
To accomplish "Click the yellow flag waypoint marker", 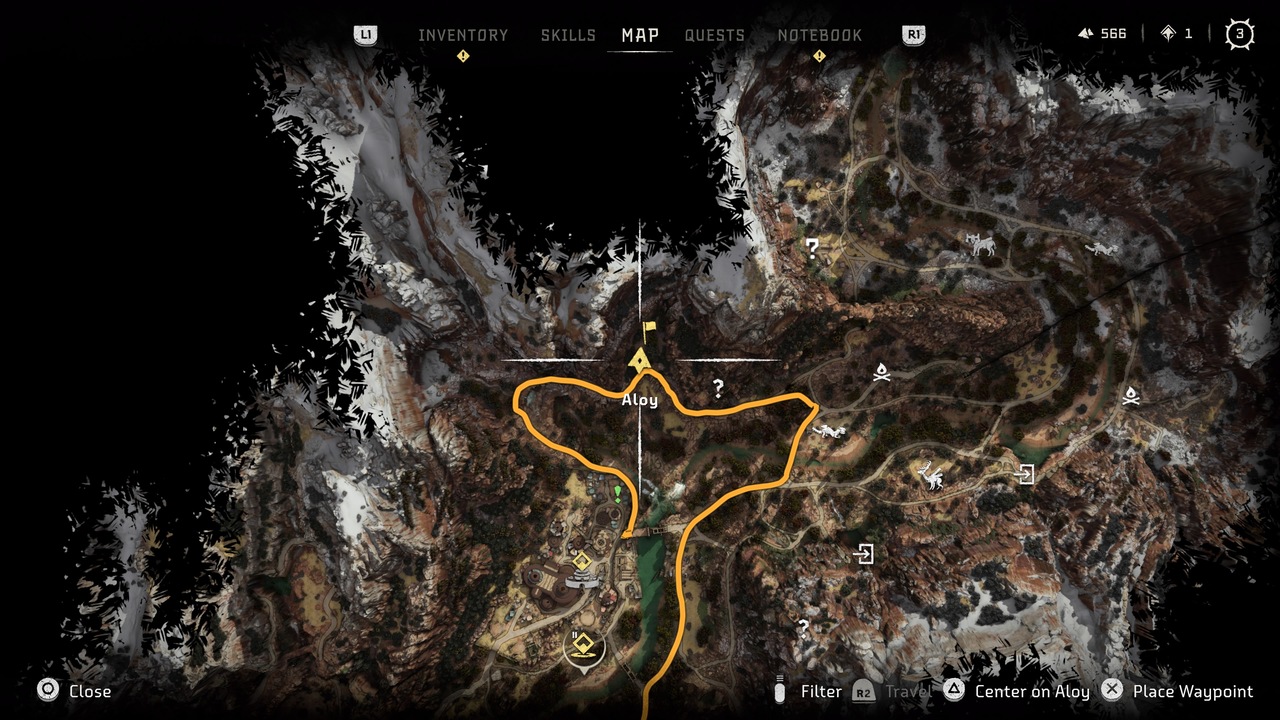I will point(650,331).
